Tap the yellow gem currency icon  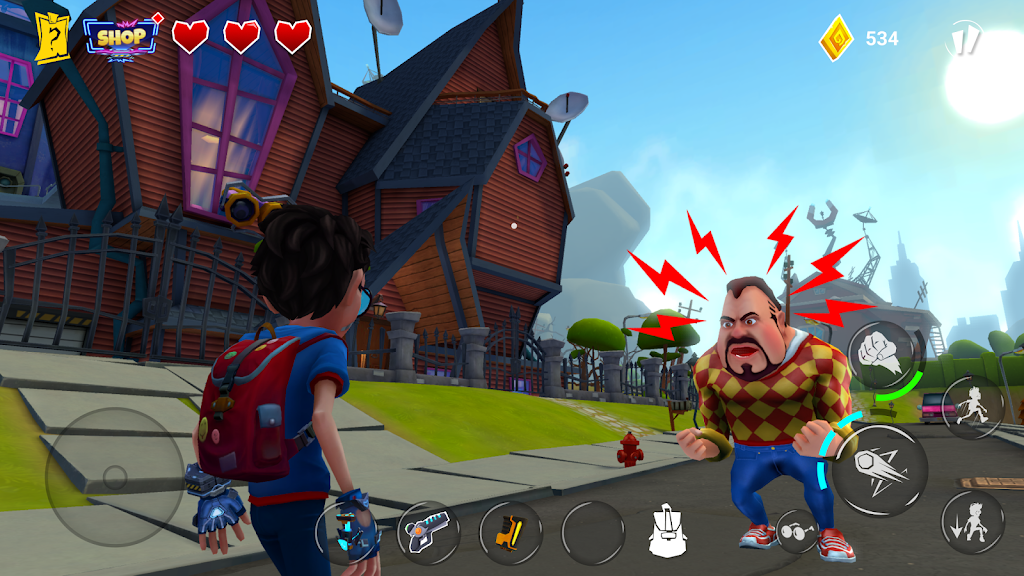[836, 39]
